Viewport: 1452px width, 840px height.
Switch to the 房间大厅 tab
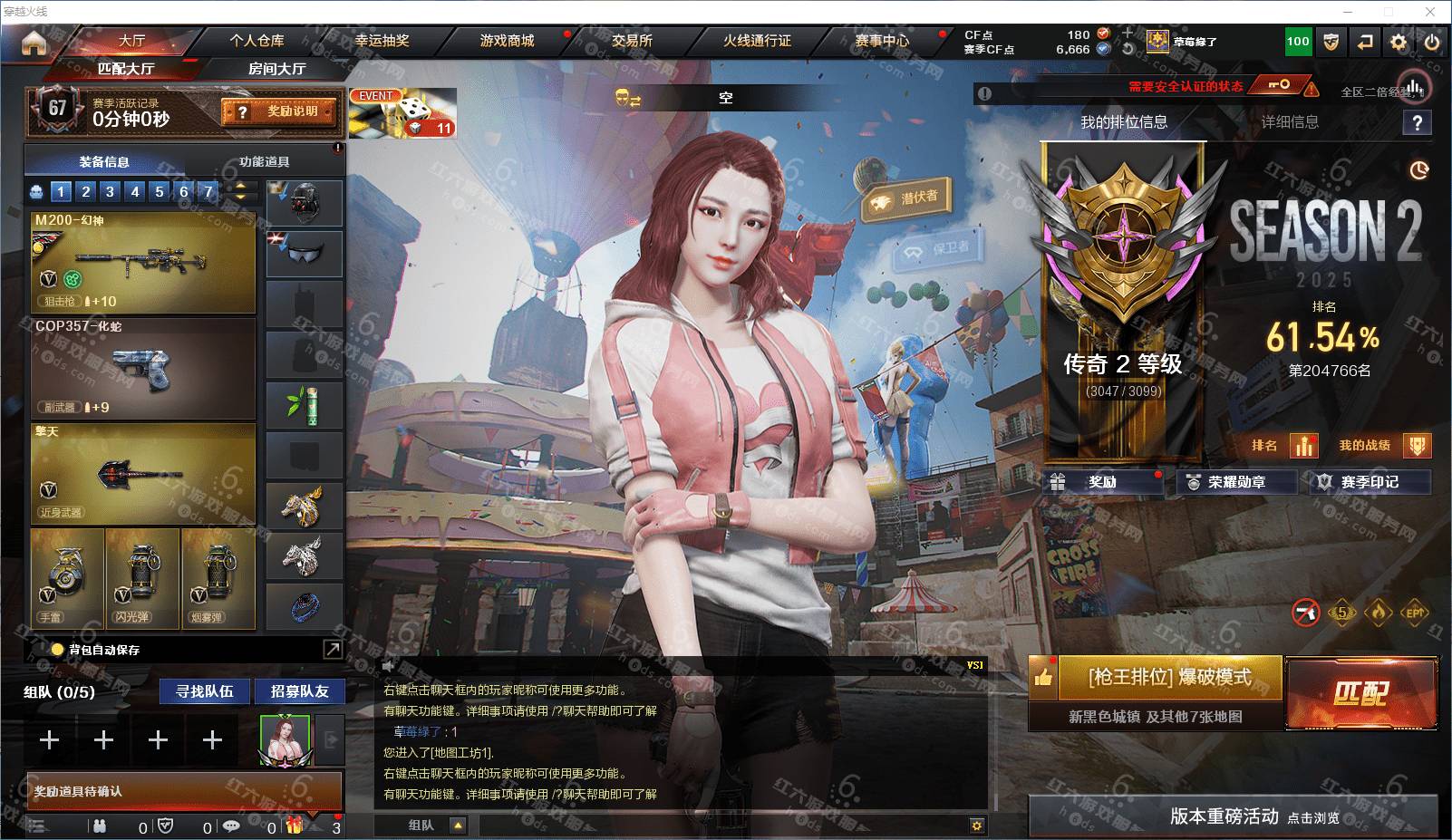(x=276, y=69)
